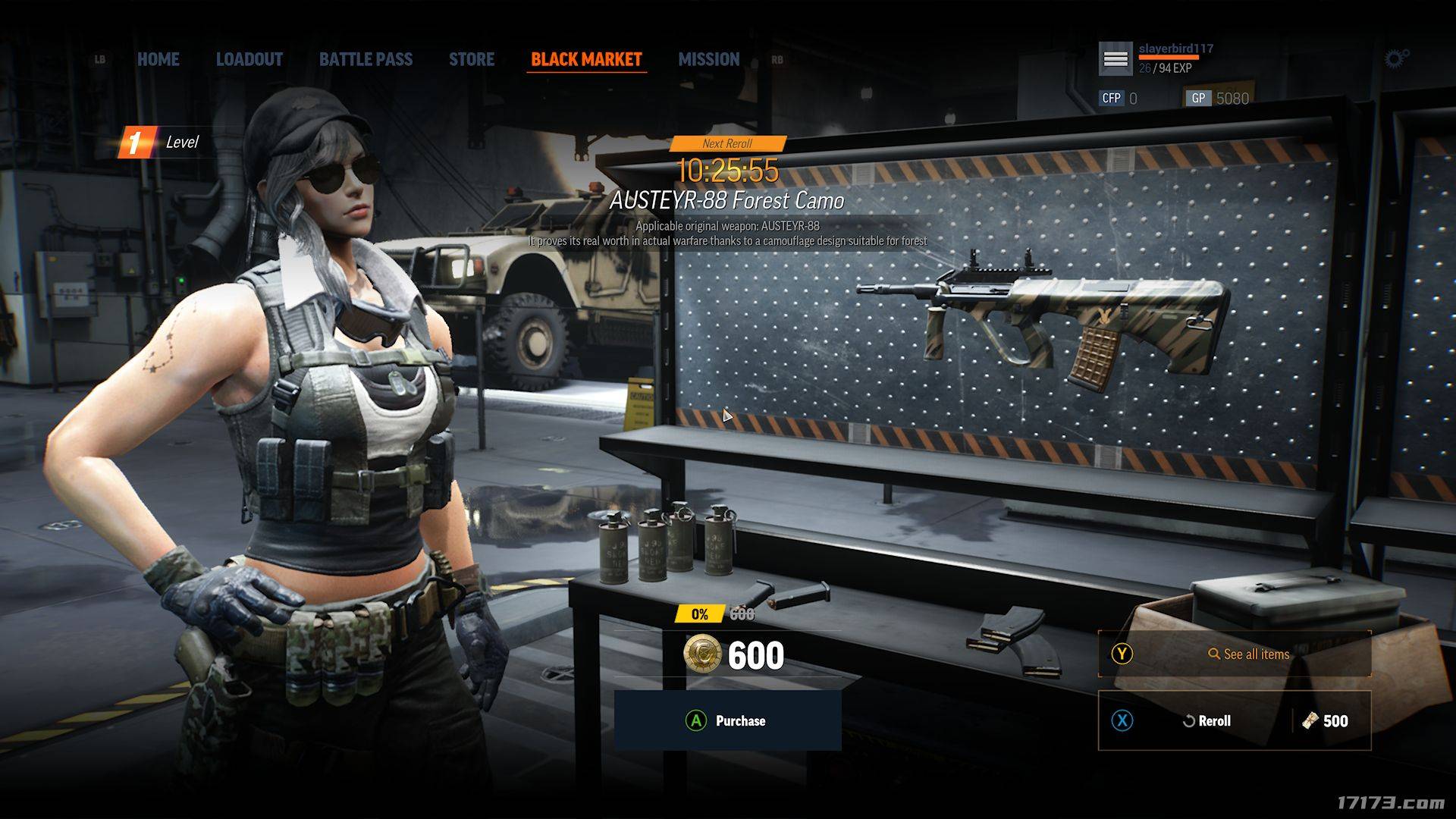1456x819 pixels.
Task: Switch to the Home tab
Action: [158, 59]
